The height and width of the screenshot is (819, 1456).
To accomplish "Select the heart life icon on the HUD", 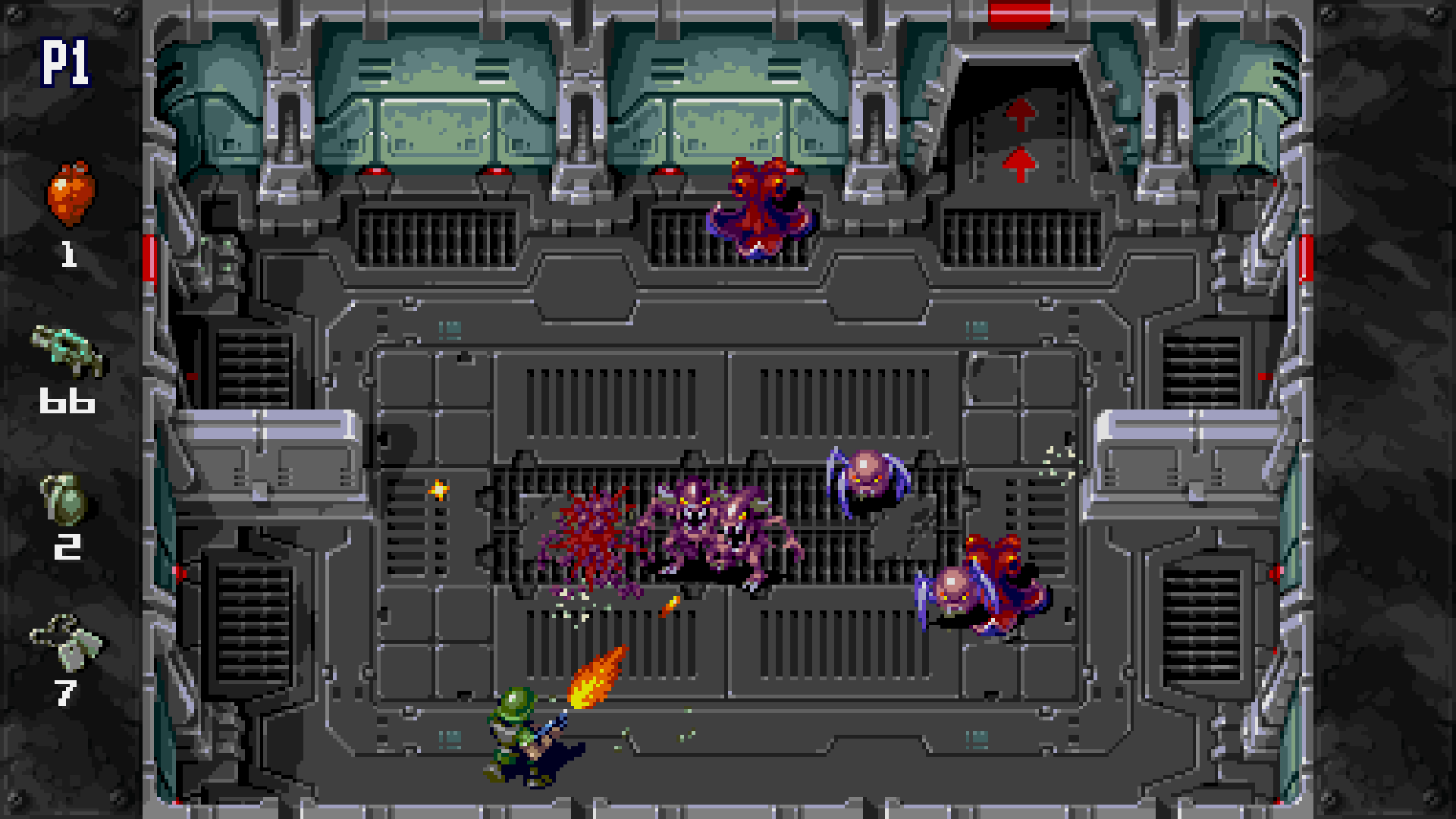I will pyautogui.click(x=72, y=193).
